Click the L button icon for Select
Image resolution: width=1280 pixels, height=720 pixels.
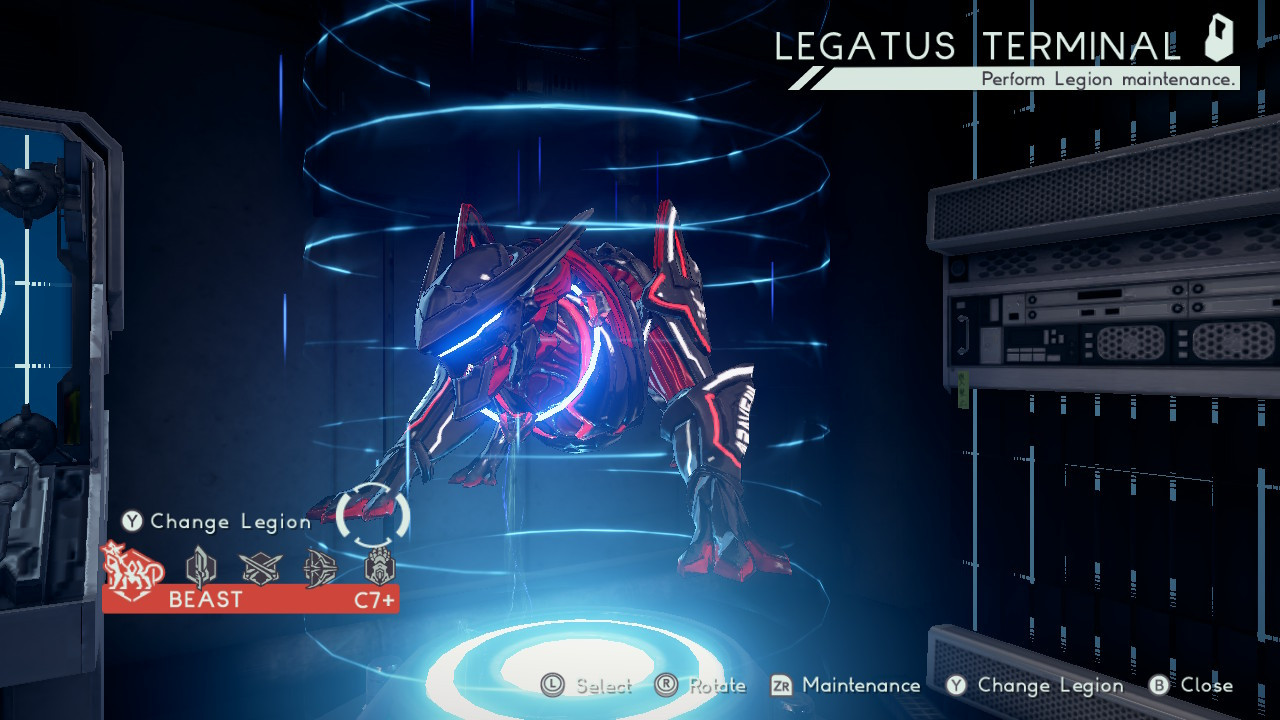tap(554, 686)
